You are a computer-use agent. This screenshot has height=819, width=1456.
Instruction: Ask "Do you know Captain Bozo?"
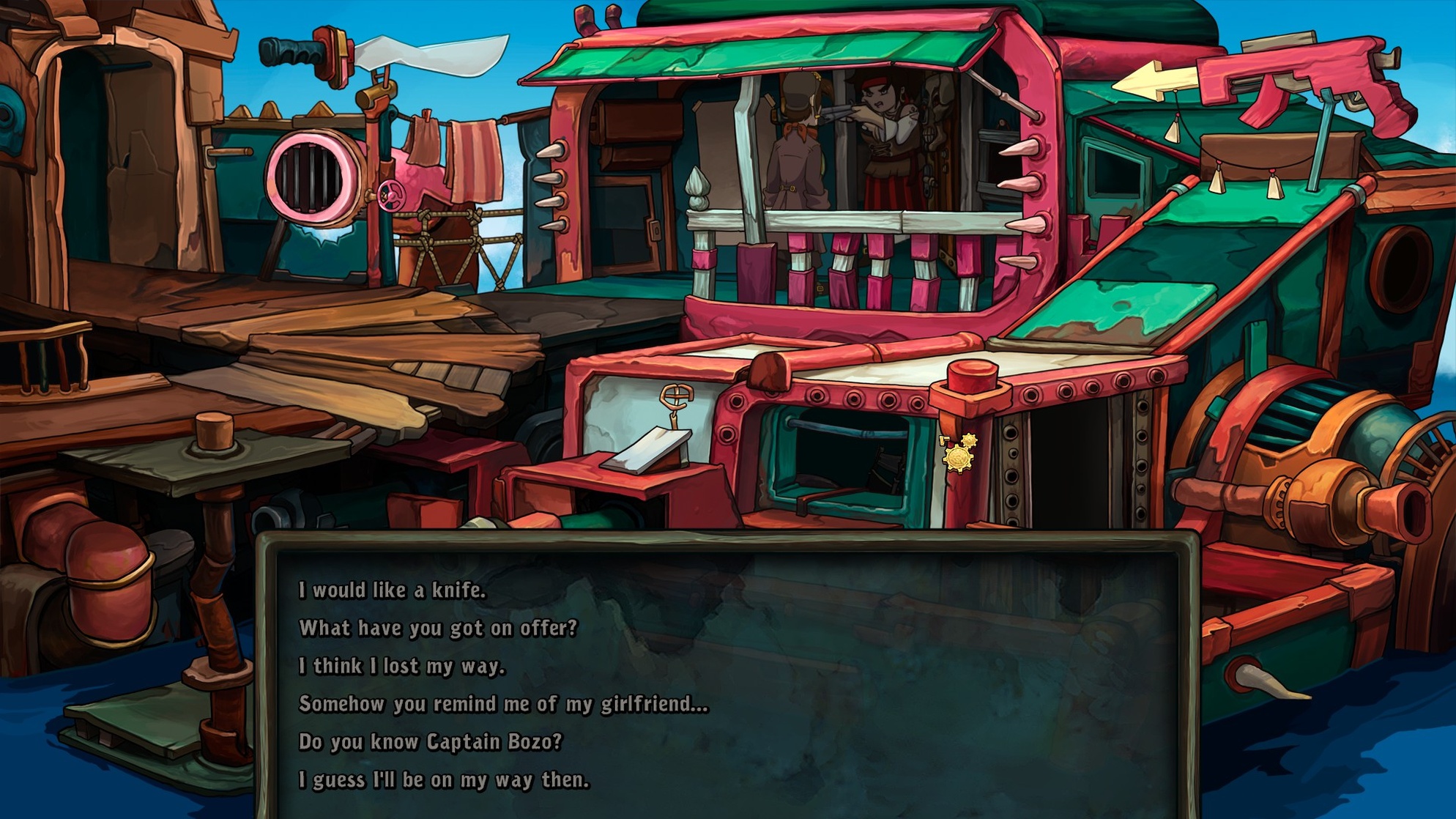[430, 742]
